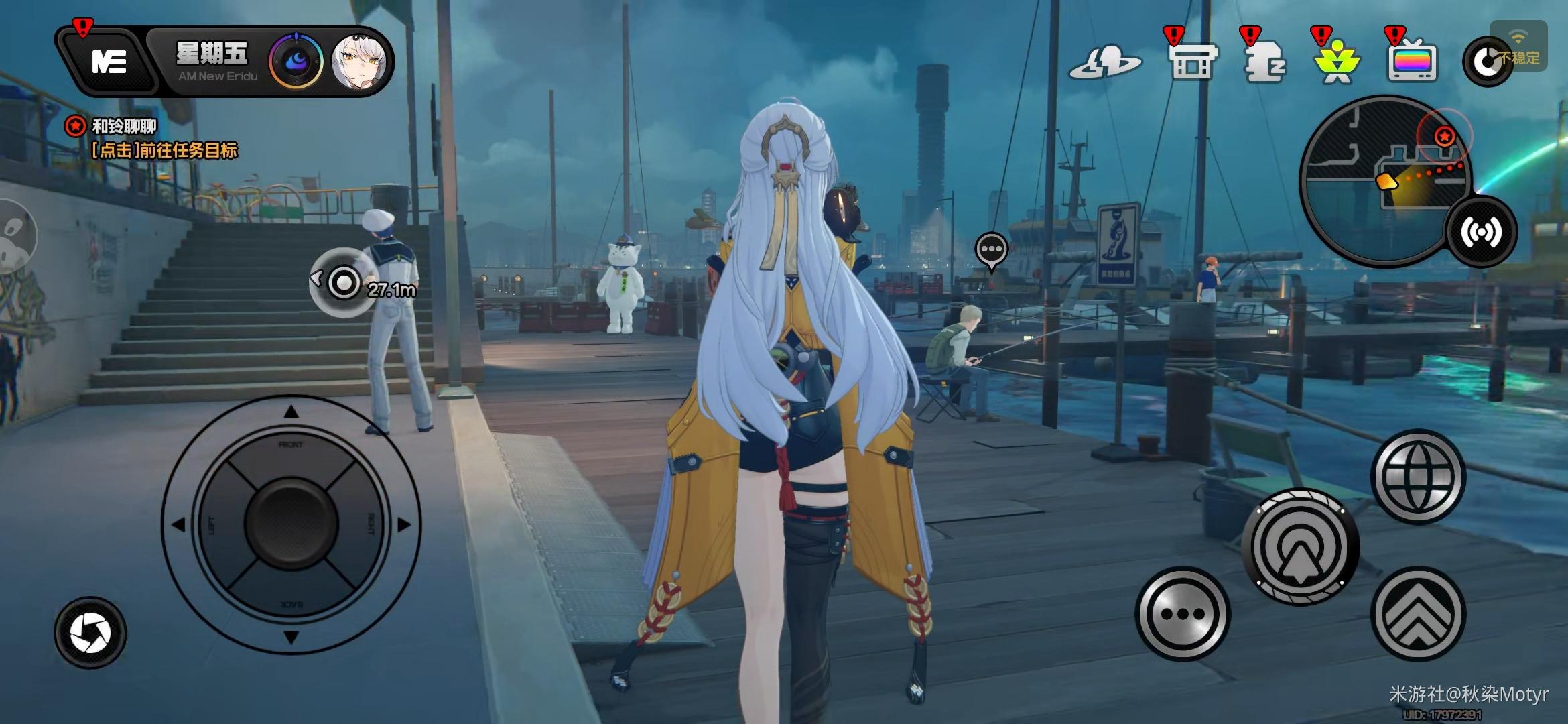Tap the double chevron button

(1418, 613)
